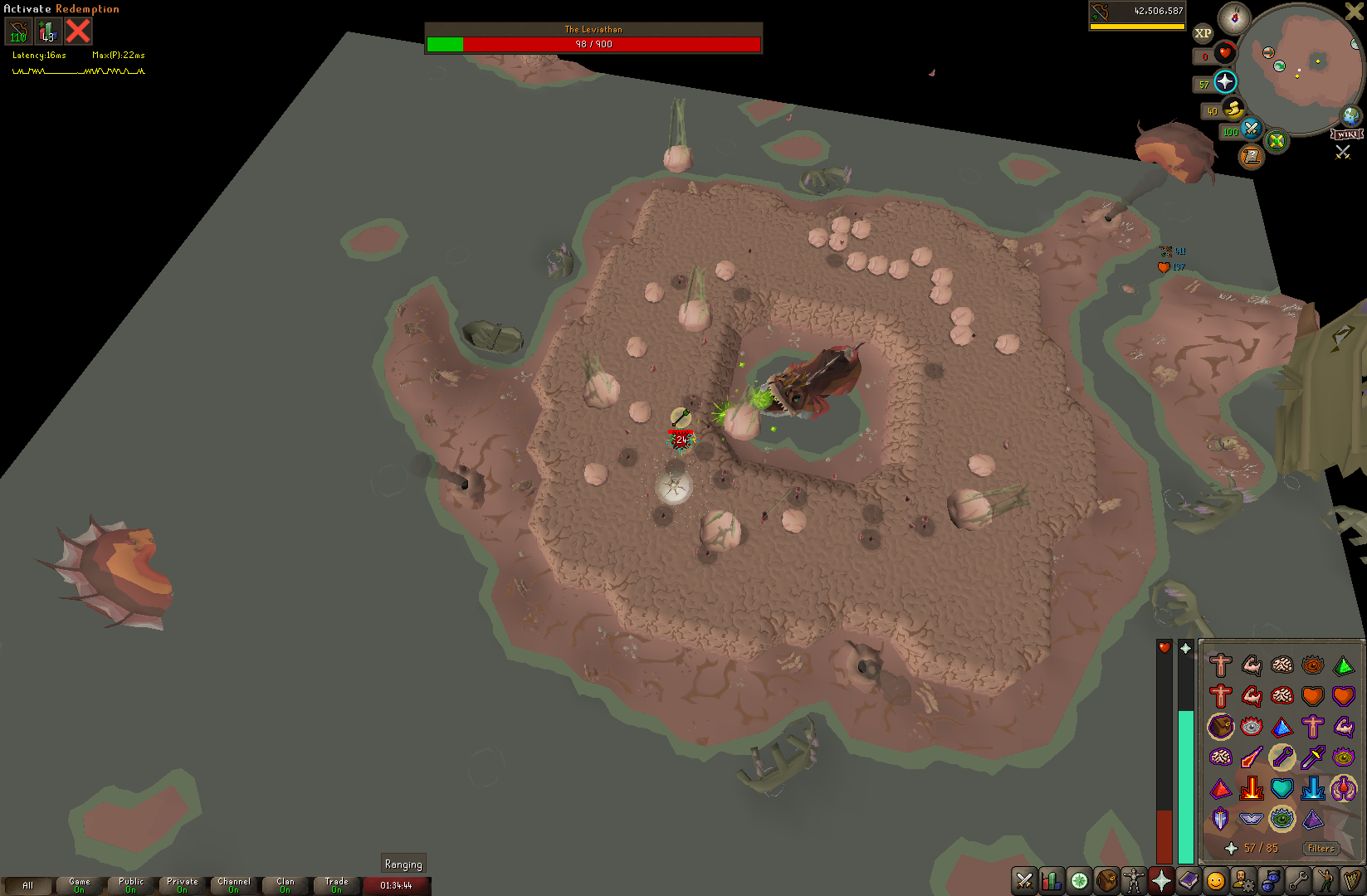Select the Public chat tab
The width and height of the screenshot is (1367, 896).
tap(131, 885)
